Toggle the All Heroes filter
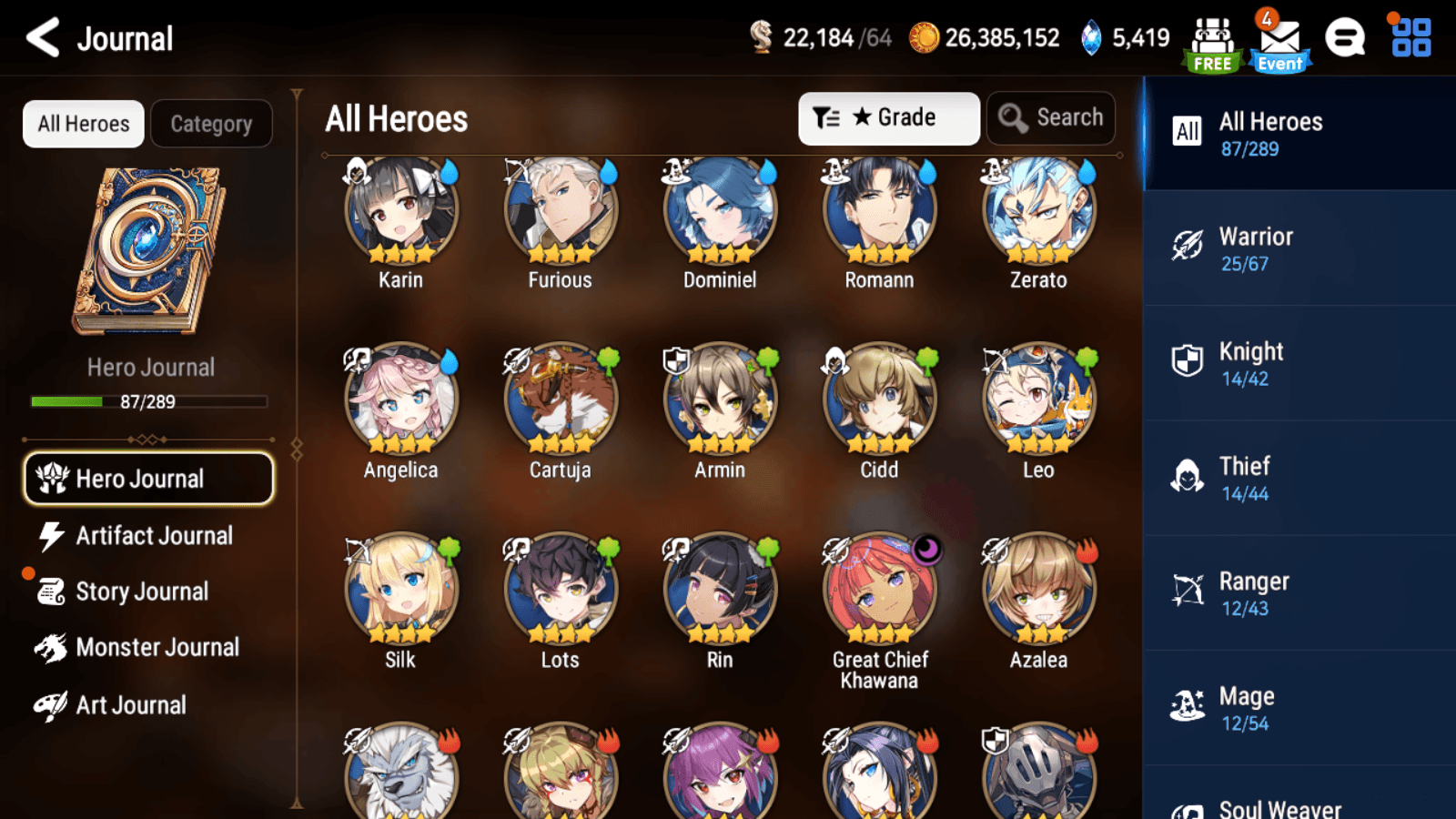The image size is (1456, 819). (x=83, y=124)
